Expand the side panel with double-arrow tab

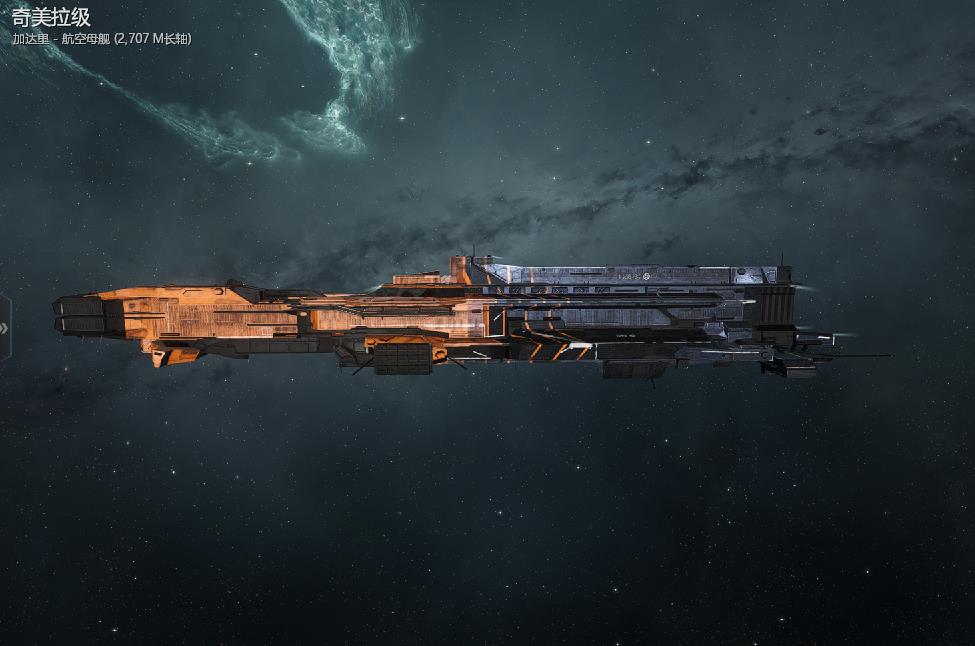[x=5, y=328]
